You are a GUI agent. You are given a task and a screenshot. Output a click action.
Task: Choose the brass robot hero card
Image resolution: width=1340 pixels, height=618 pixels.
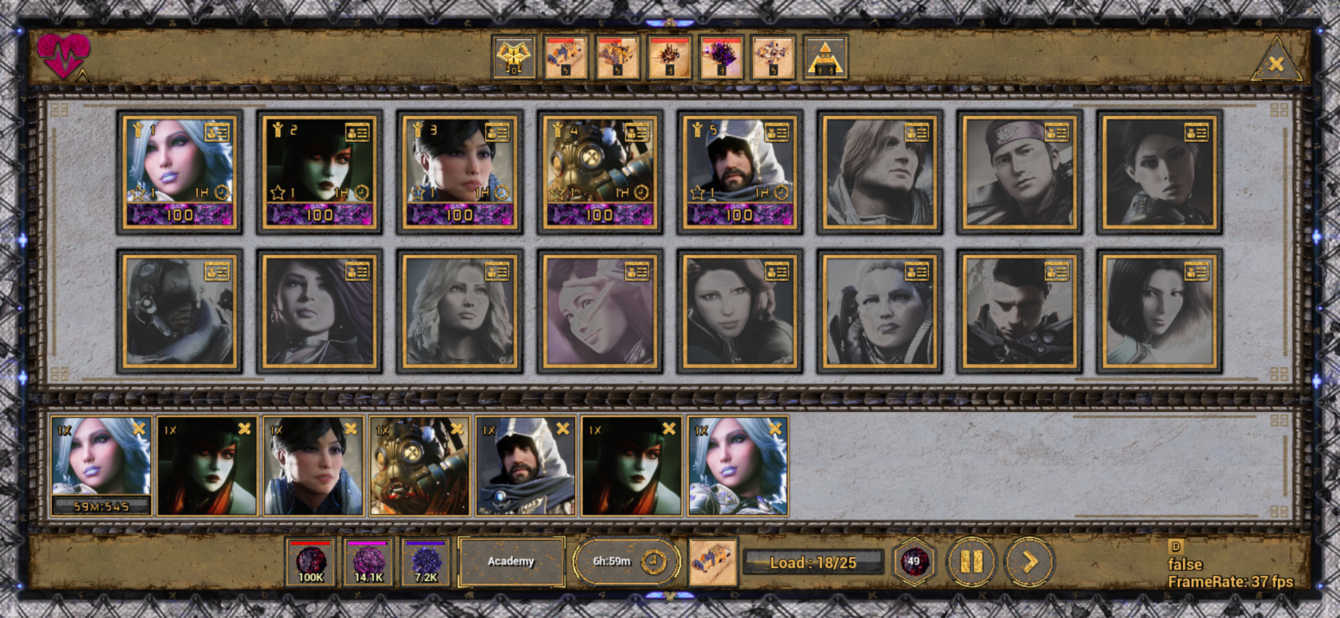(x=599, y=171)
